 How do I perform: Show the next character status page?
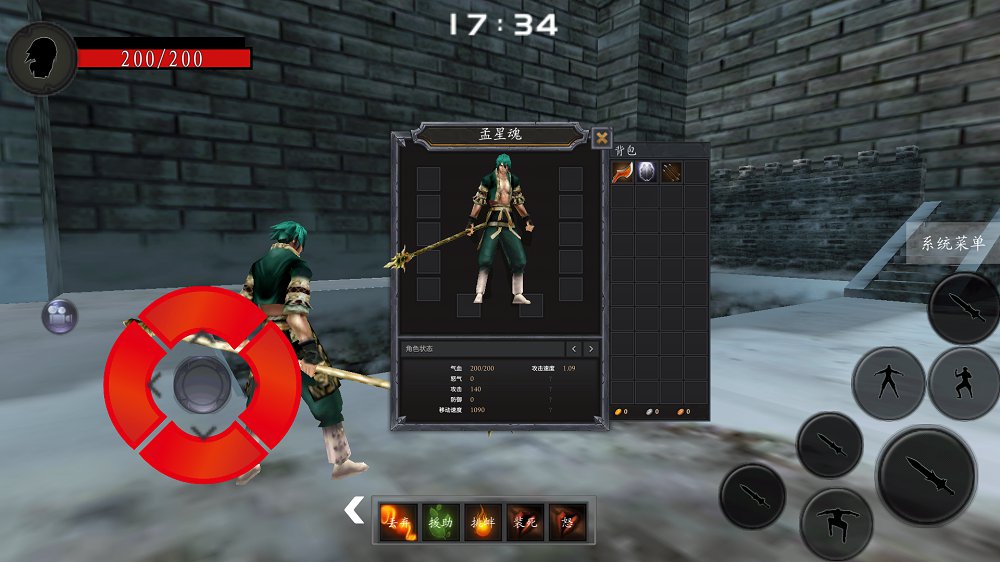[x=591, y=349]
